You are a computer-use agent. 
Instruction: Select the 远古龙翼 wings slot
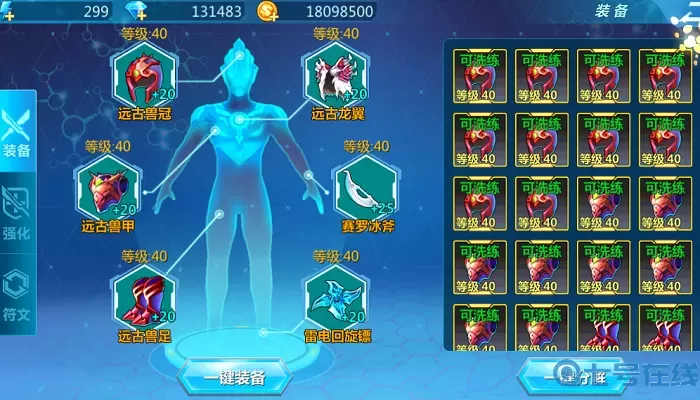(x=331, y=76)
